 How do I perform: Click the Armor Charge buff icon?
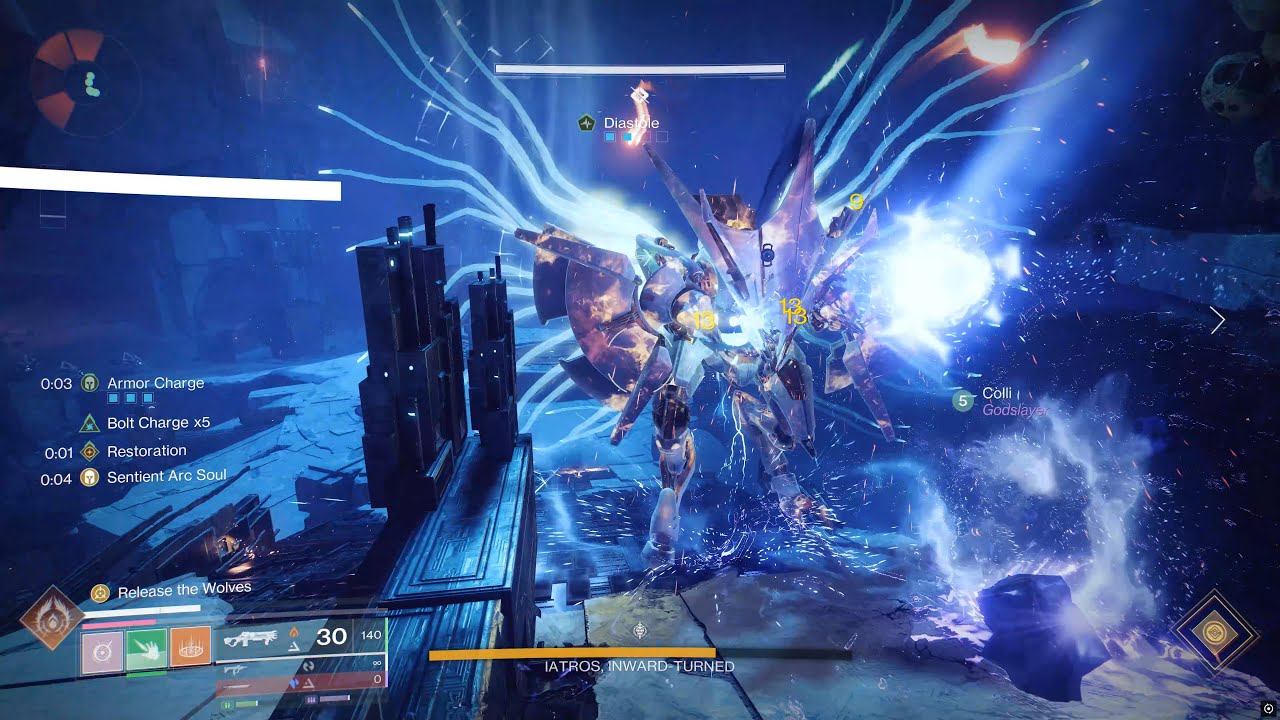click(x=90, y=383)
